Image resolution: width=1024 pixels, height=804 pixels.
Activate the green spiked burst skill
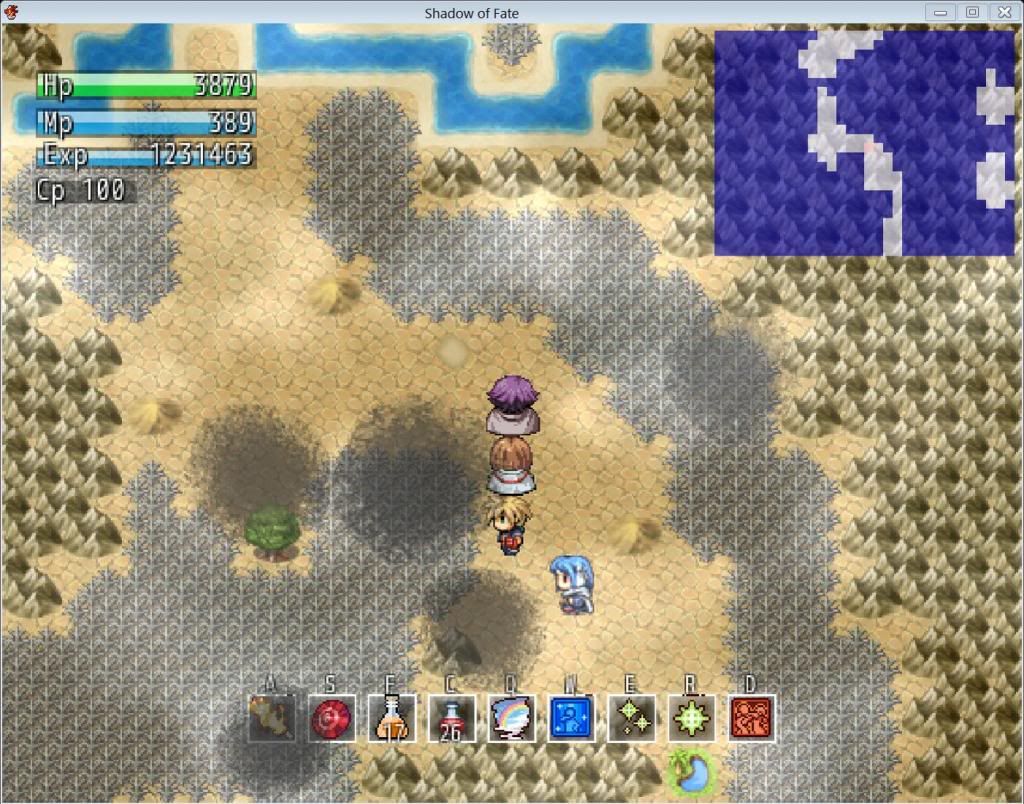691,718
